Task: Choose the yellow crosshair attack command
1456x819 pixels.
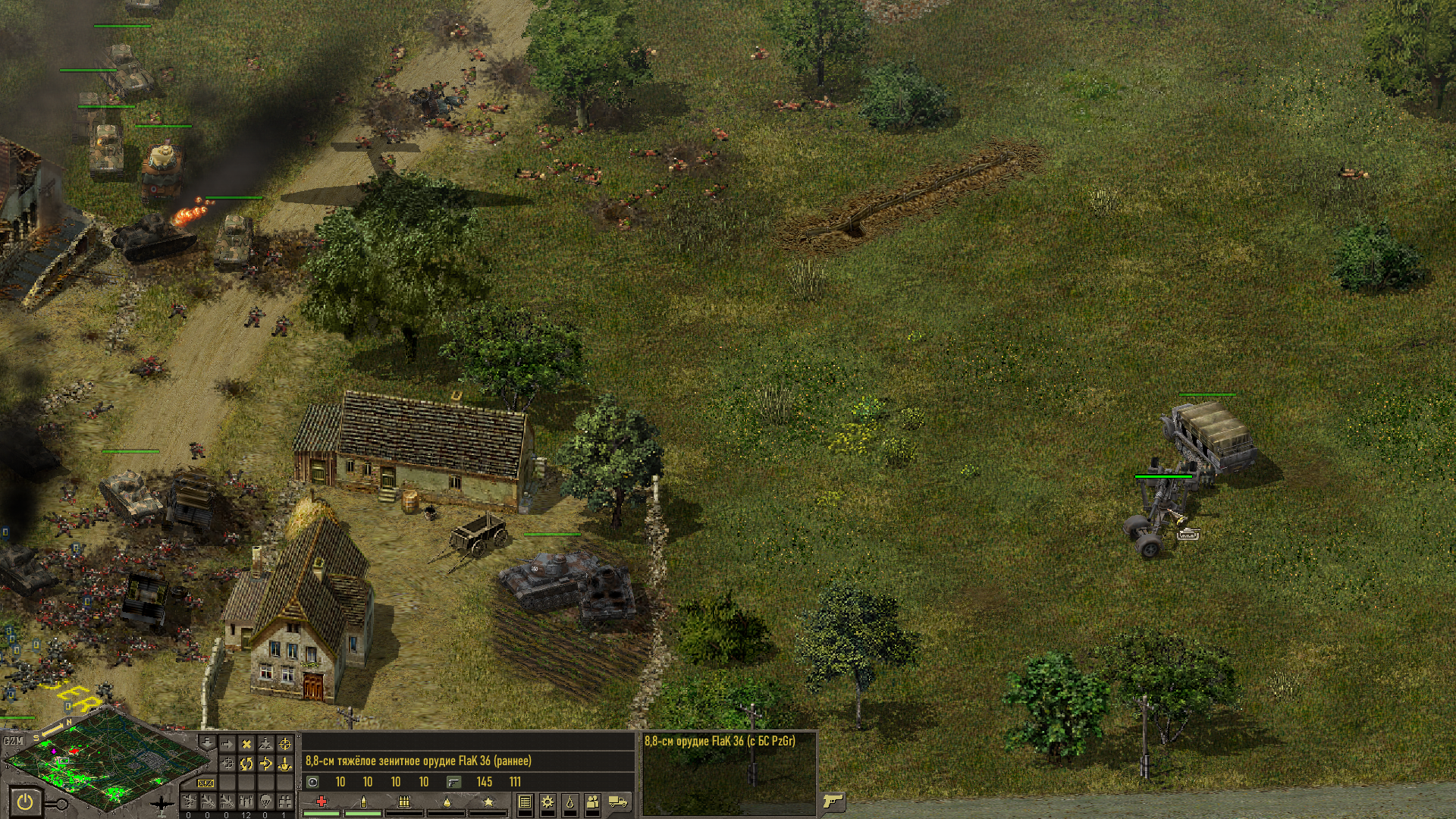Action: click(x=285, y=744)
